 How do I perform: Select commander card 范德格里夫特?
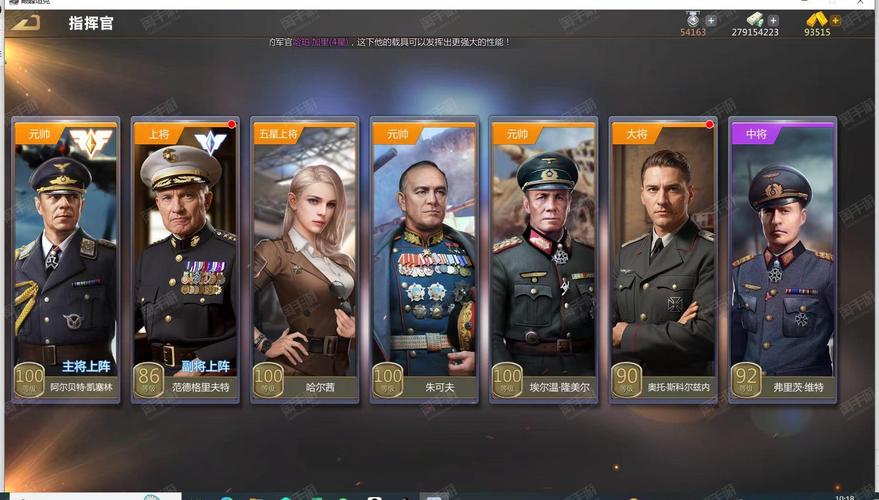click(187, 260)
